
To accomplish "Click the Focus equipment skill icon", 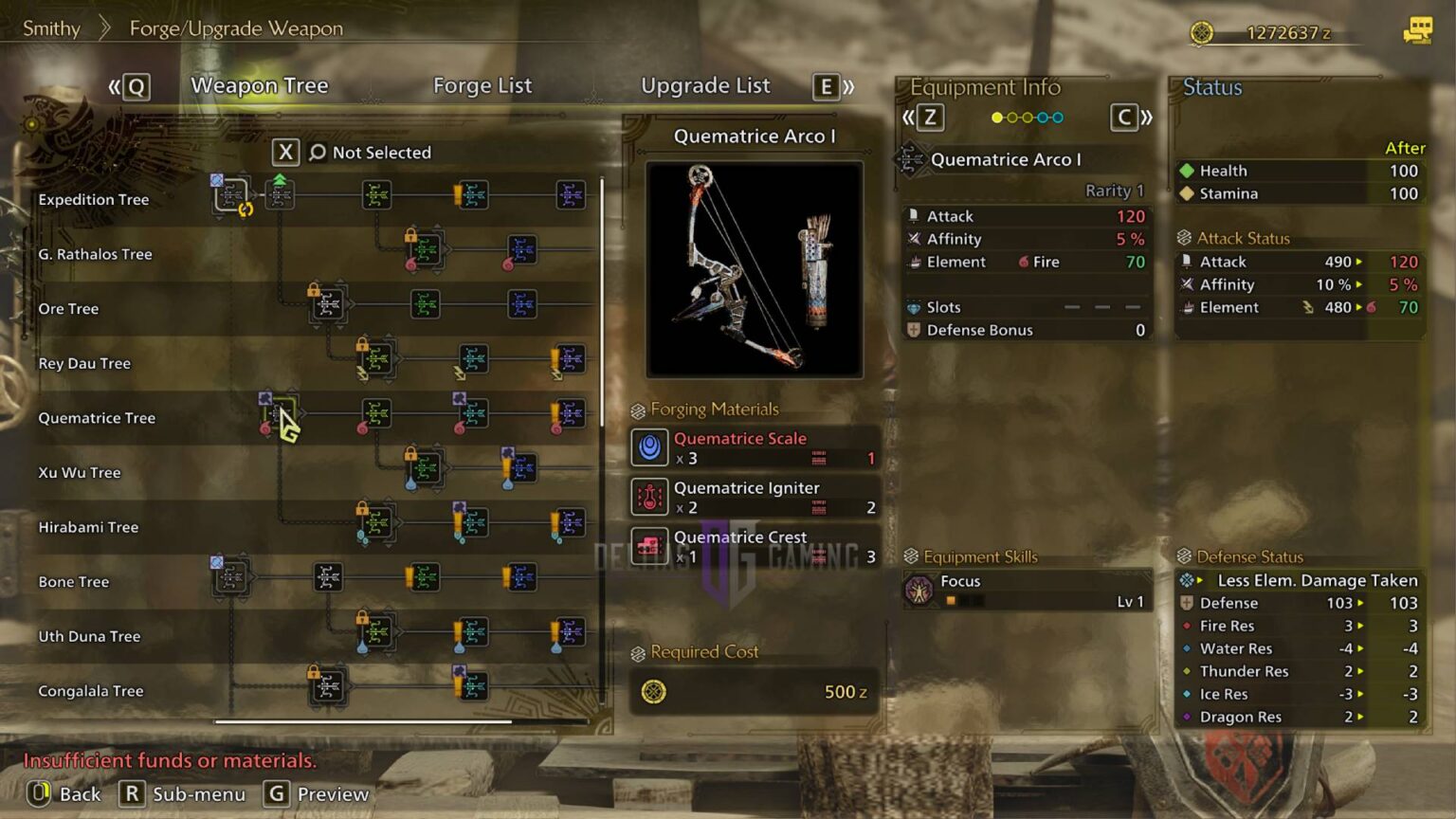I will tap(921, 588).
